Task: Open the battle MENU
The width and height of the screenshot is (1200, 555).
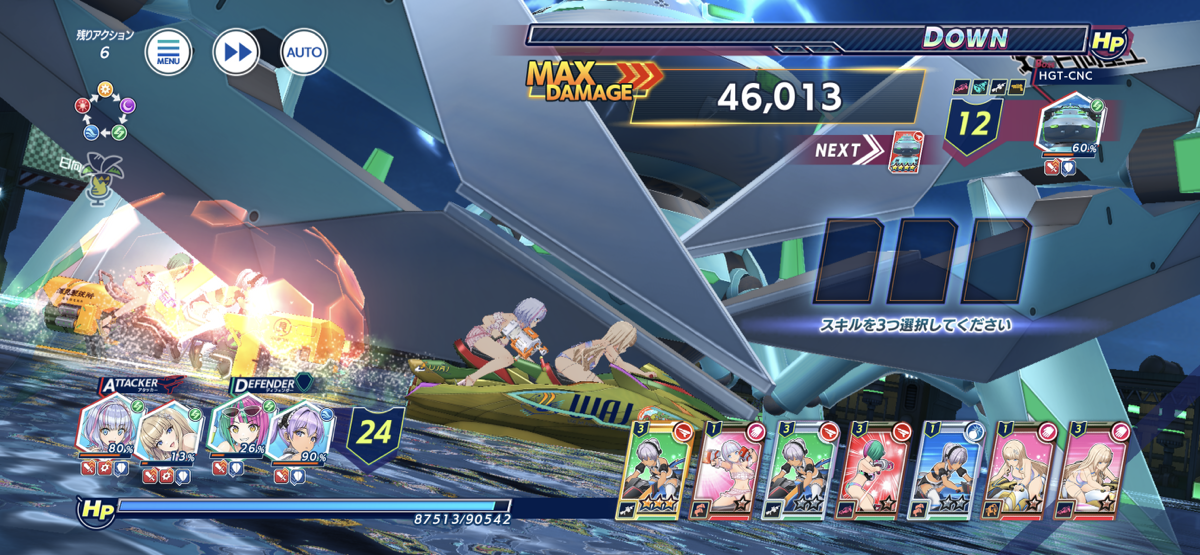Action: pyautogui.click(x=168, y=51)
